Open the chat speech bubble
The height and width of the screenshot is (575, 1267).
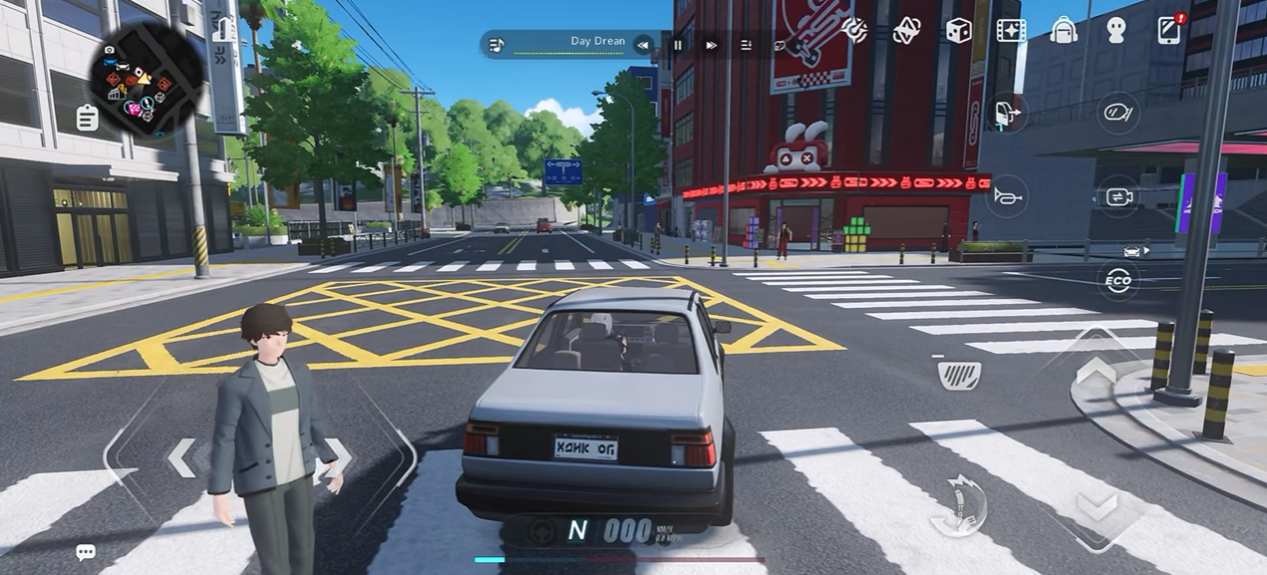pyautogui.click(x=86, y=552)
